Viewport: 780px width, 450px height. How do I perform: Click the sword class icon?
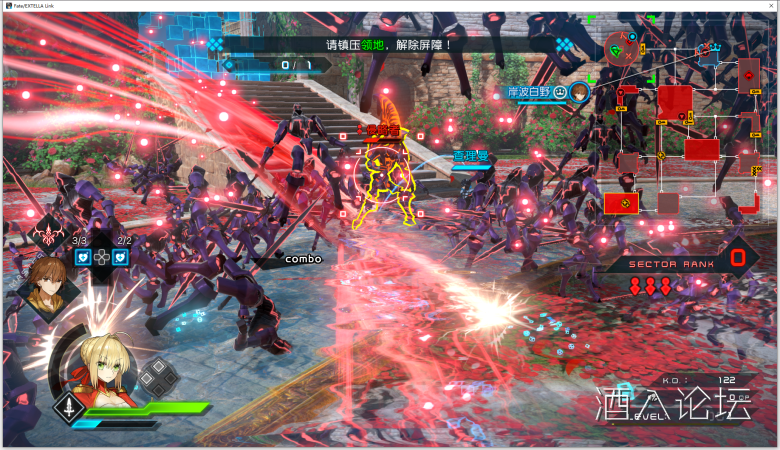point(68,408)
